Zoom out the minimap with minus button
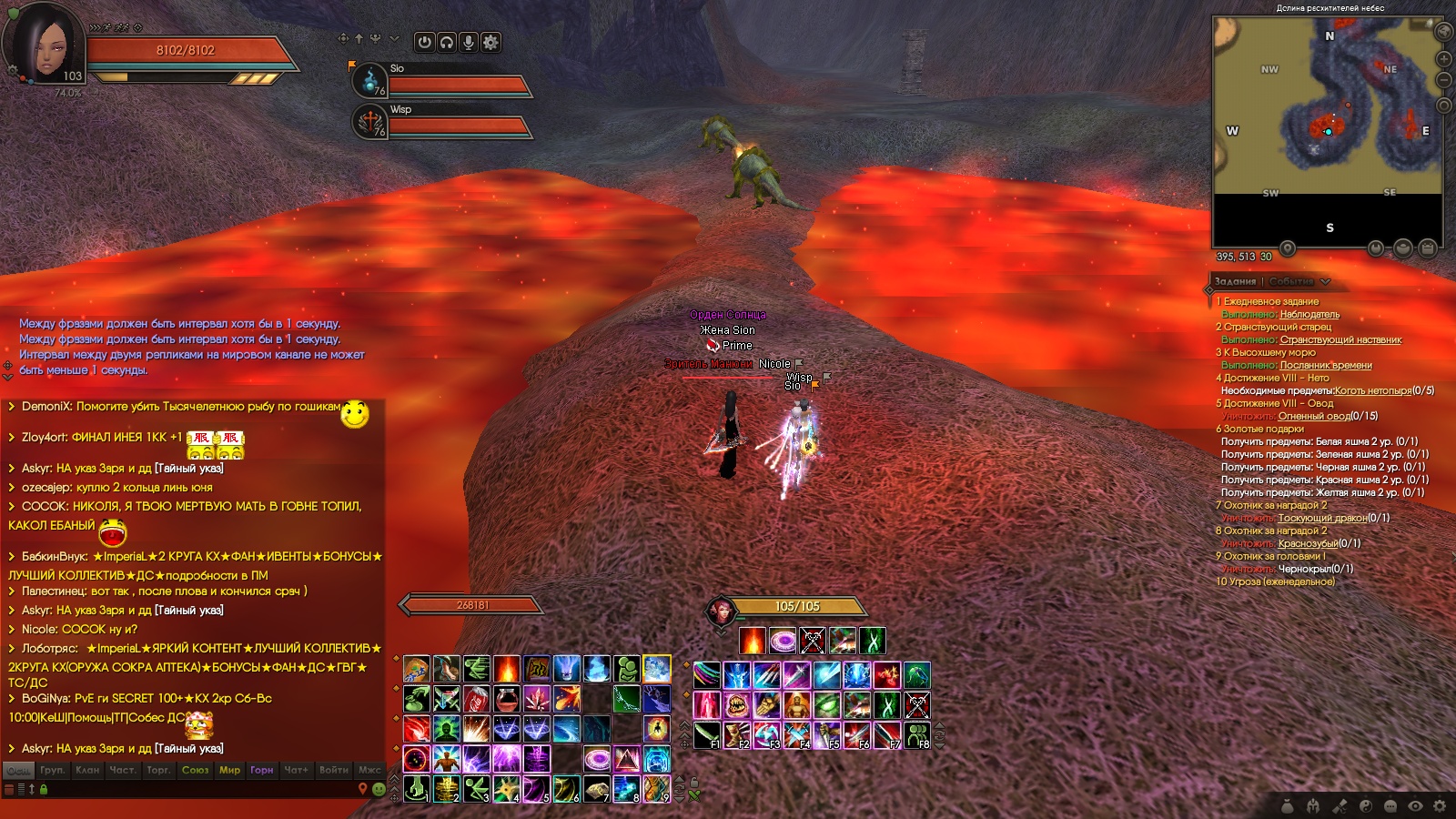Image resolution: width=1456 pixels, height=819 pixels. (x=1443, y=80)
